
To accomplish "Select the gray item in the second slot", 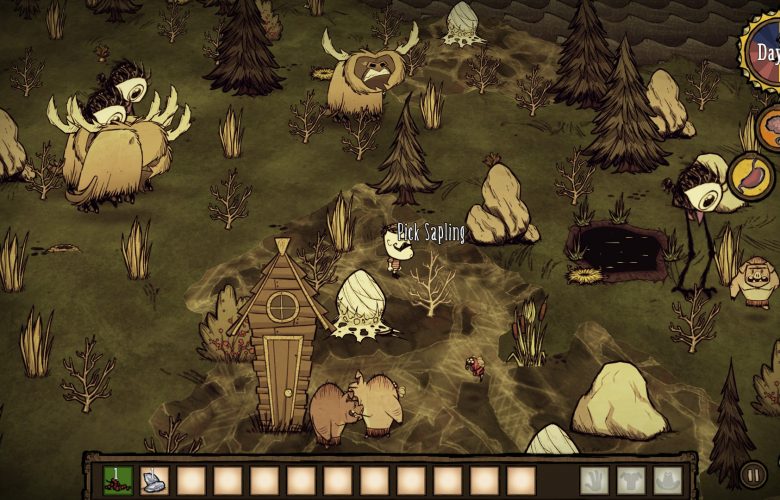I will [154, 481].
